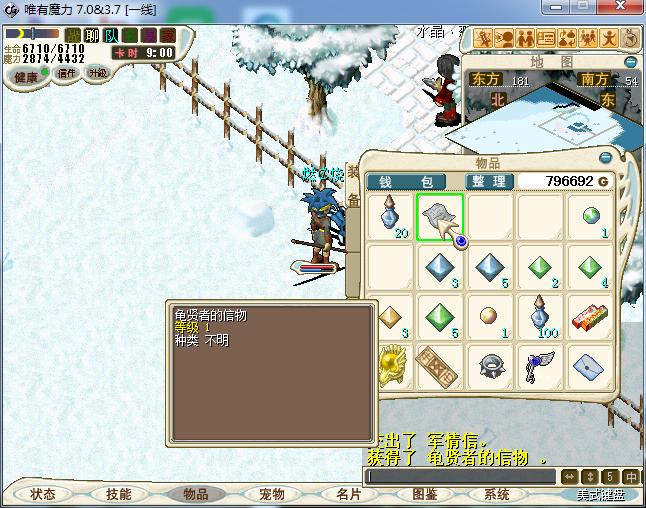Toggle the 物品 items menu button

point(194,494)
